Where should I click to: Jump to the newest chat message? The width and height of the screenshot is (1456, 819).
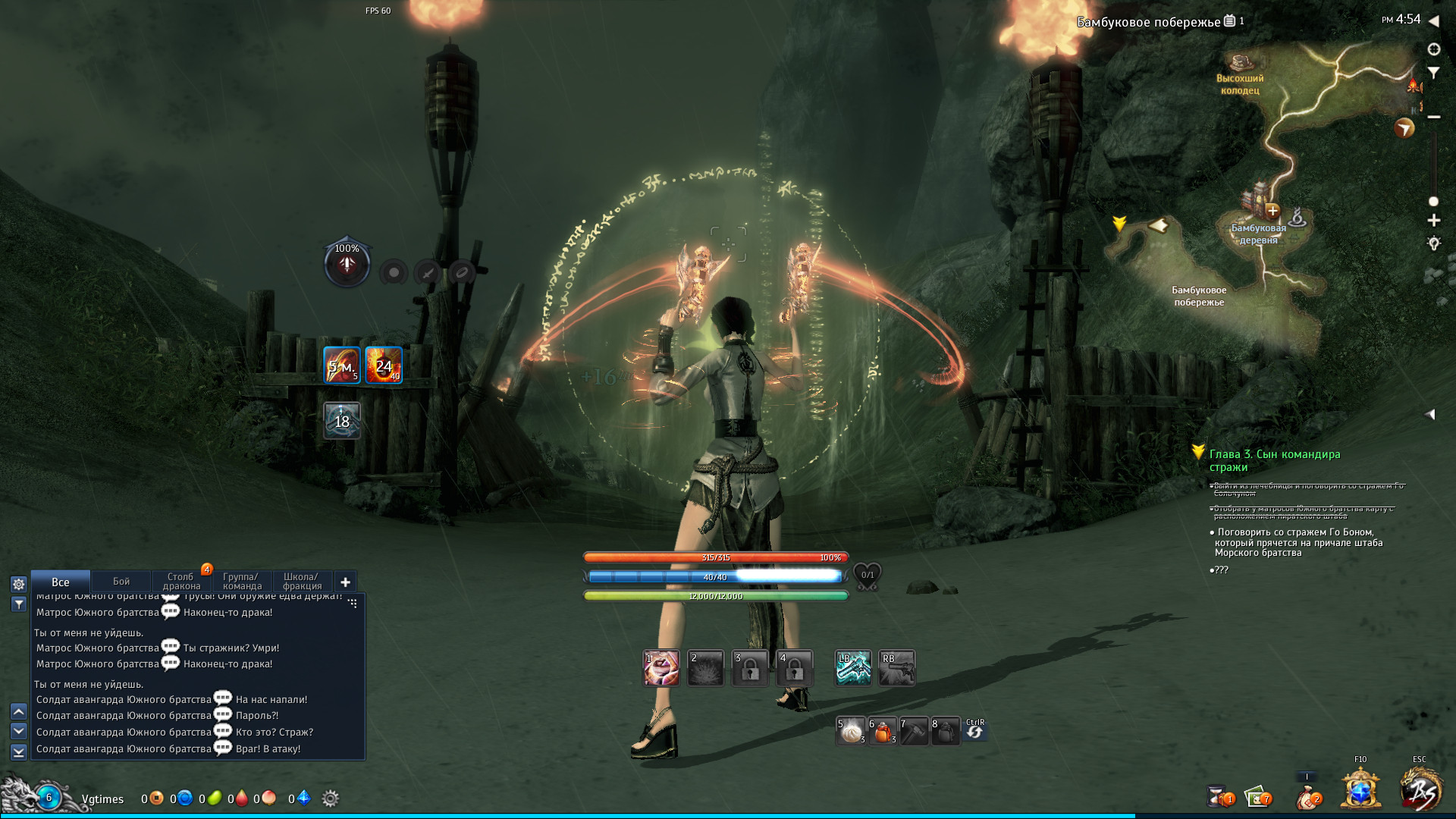point(19,752)
